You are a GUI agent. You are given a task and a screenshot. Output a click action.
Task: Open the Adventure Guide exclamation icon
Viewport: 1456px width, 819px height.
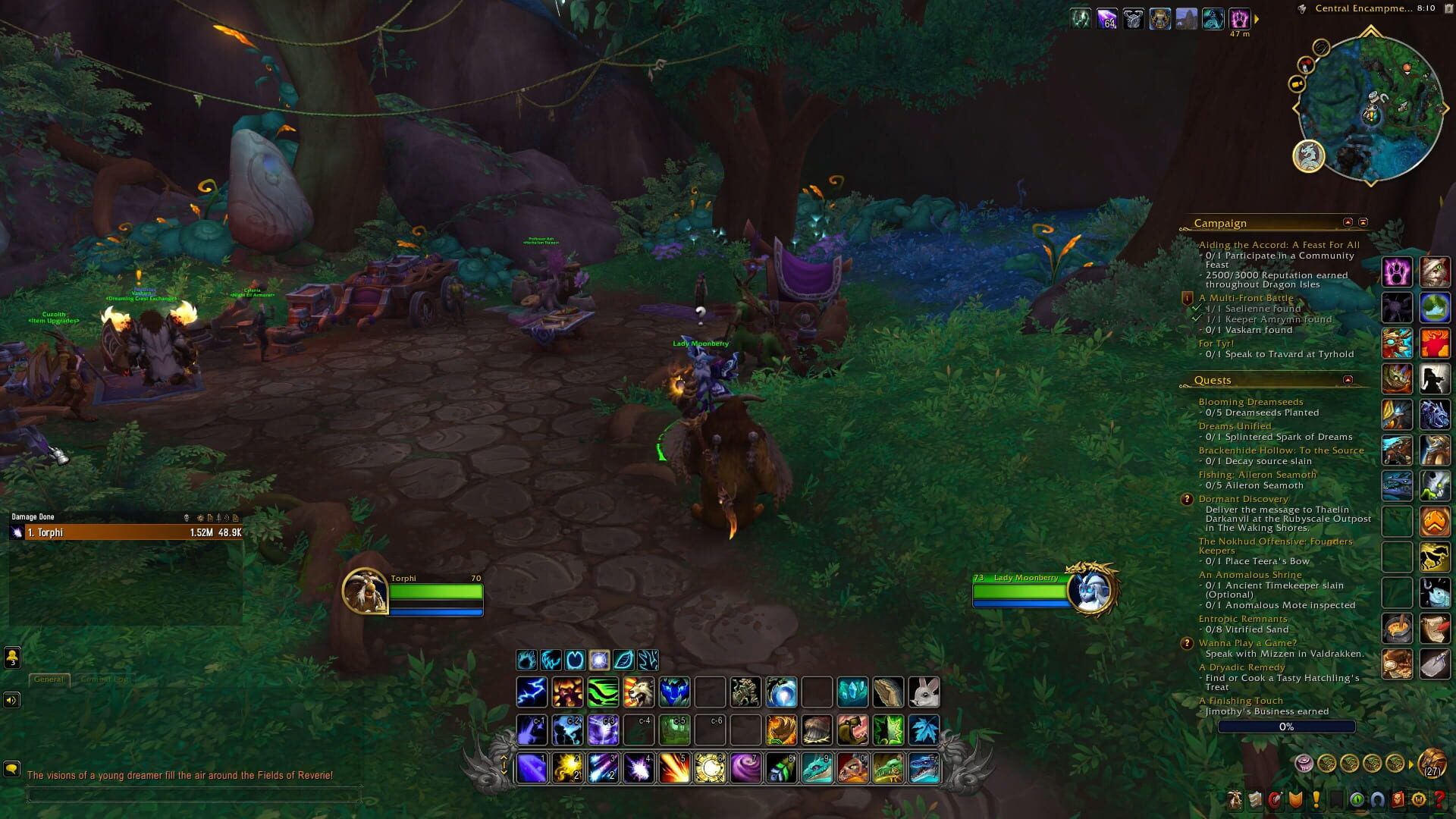1316,800
